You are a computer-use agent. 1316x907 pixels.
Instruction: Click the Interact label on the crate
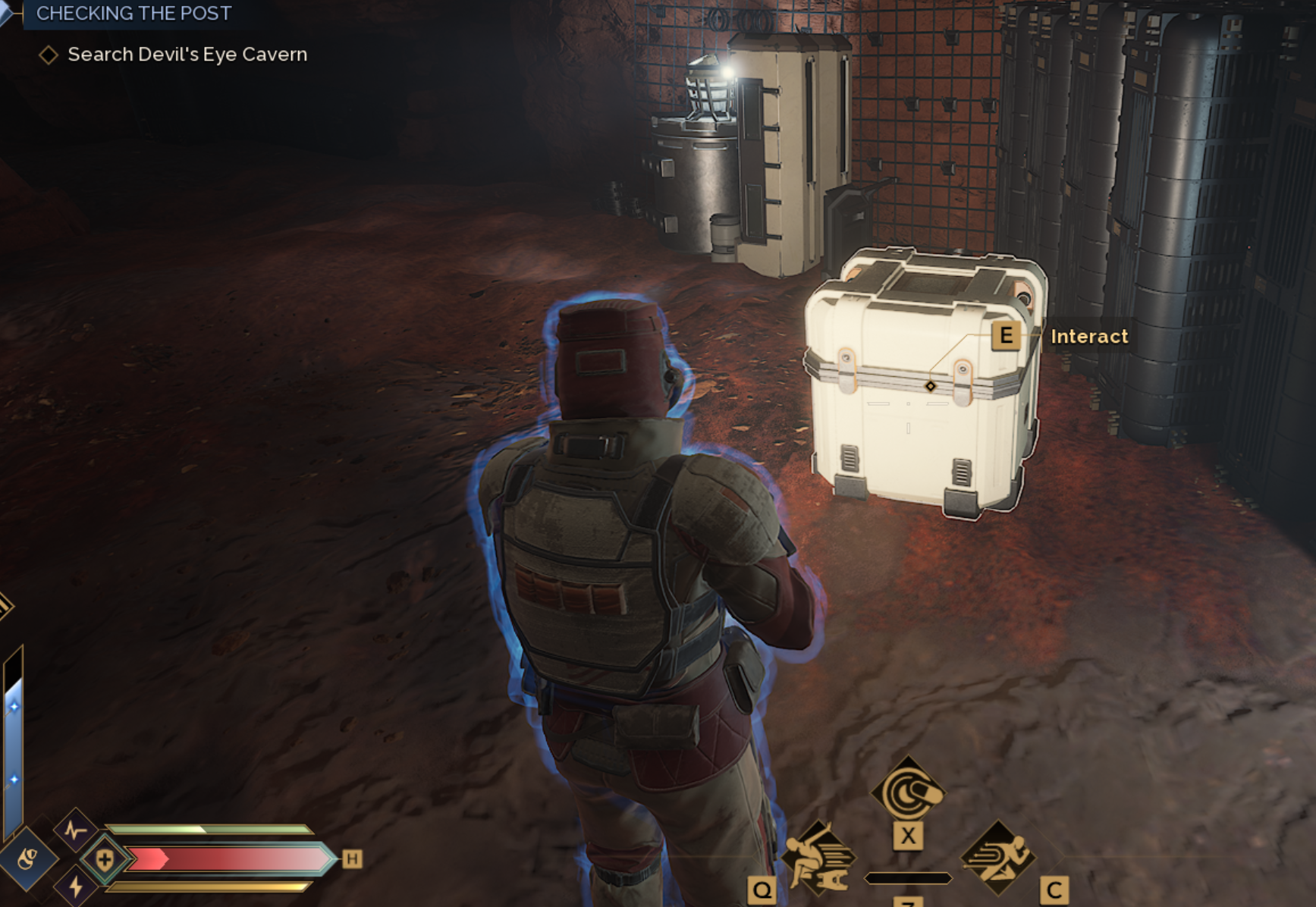[1088, 336]
